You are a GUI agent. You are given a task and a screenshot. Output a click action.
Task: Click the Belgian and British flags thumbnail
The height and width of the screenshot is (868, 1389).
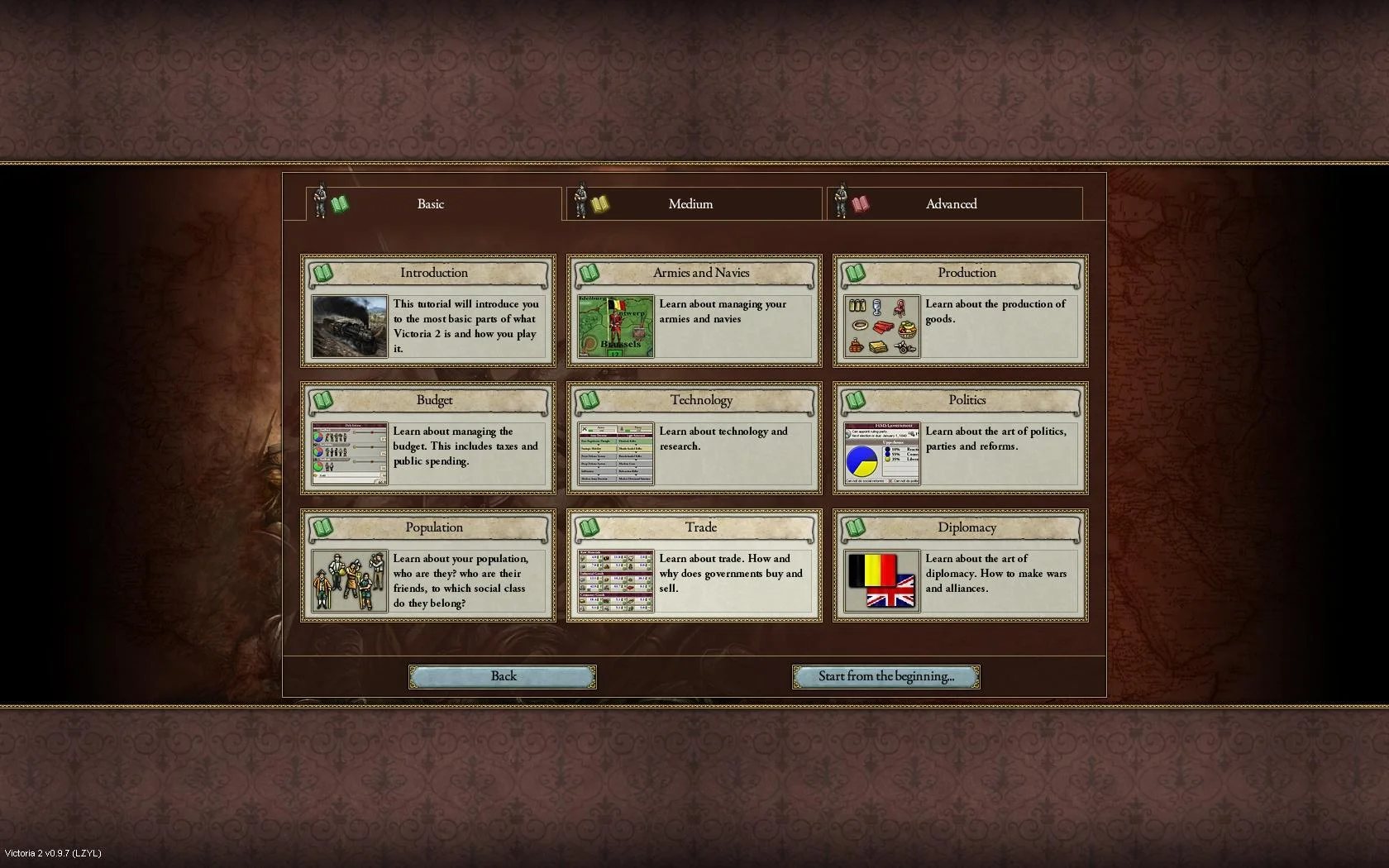pos(882,581)
